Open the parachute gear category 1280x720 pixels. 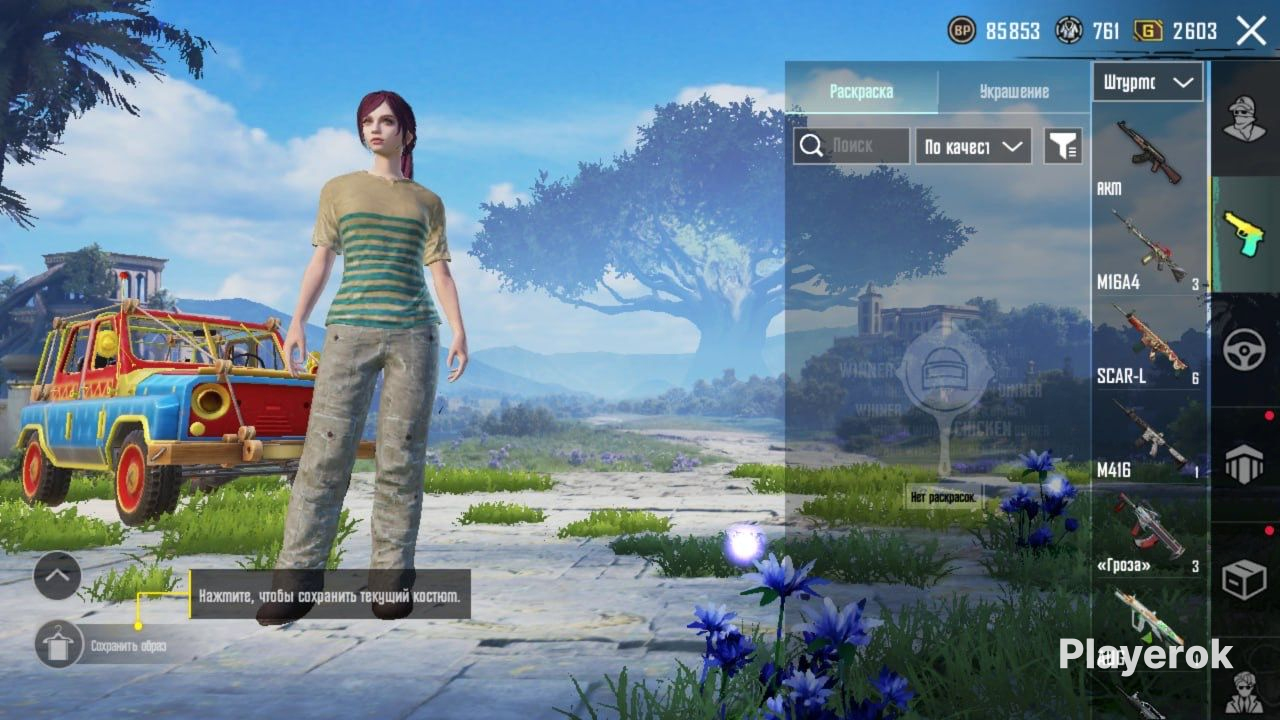click(x=1244, y=464)
